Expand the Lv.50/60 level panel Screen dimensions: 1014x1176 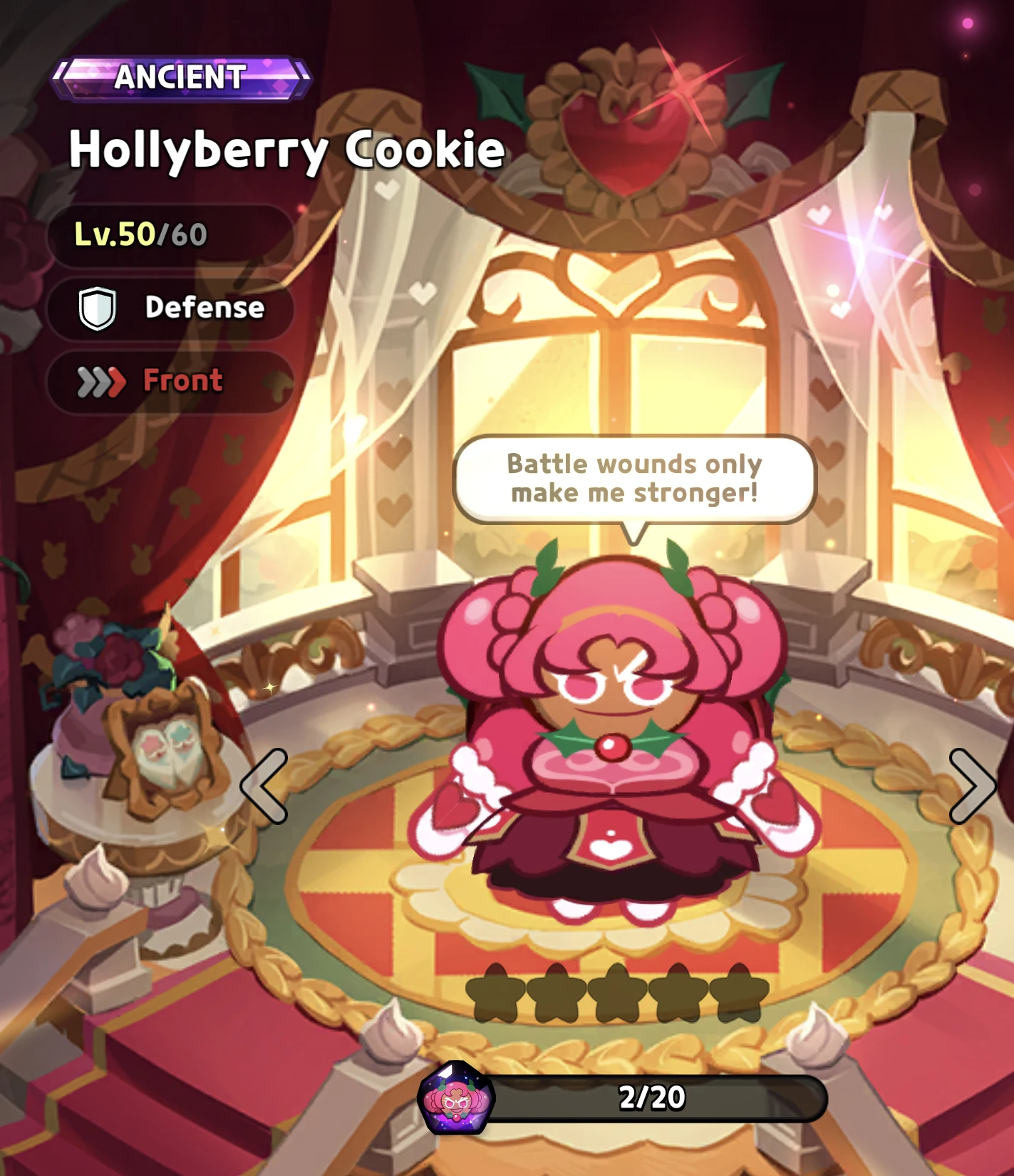pyautogui.click(x=171, y=233)
